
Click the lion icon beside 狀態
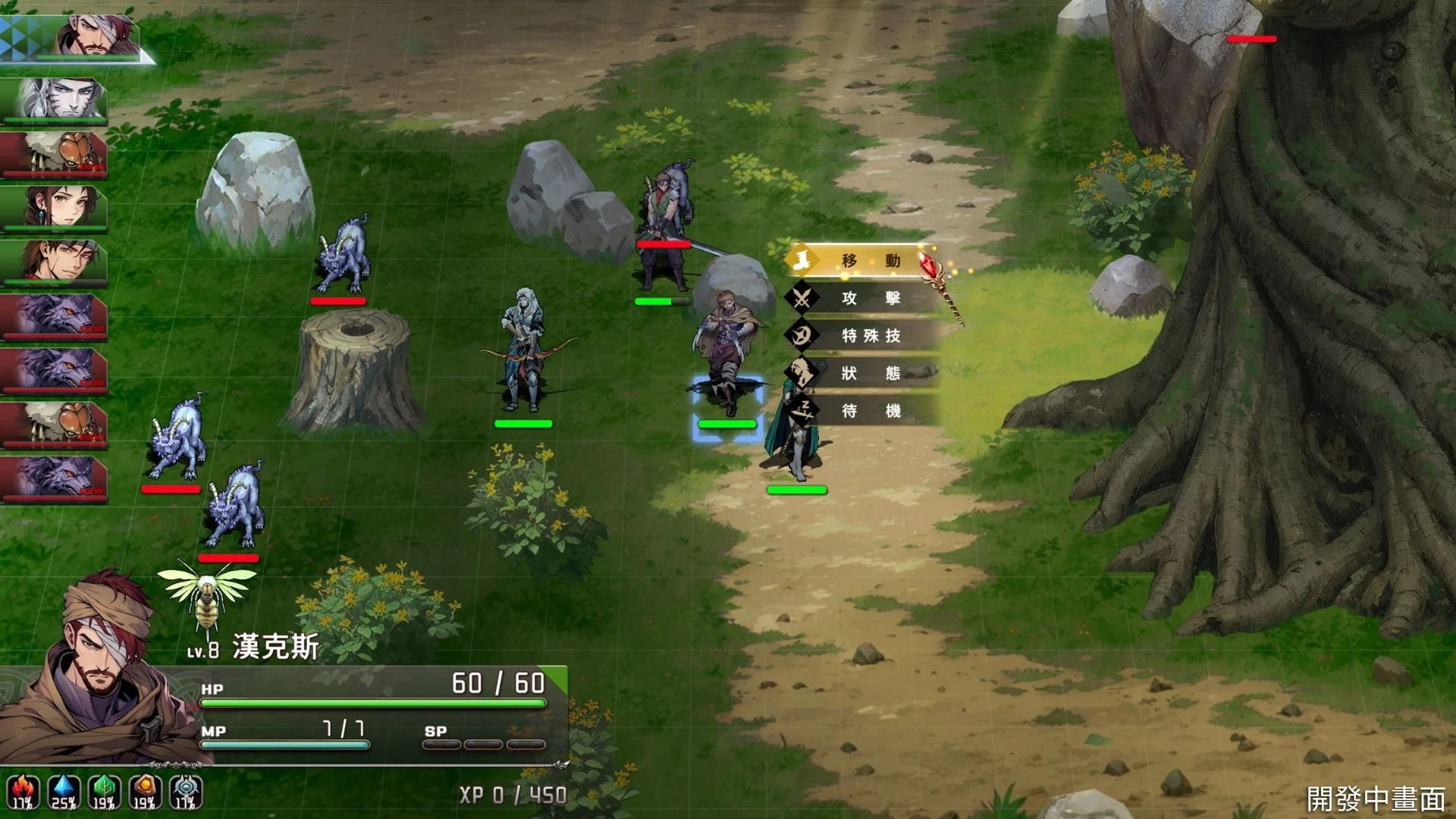803,373
